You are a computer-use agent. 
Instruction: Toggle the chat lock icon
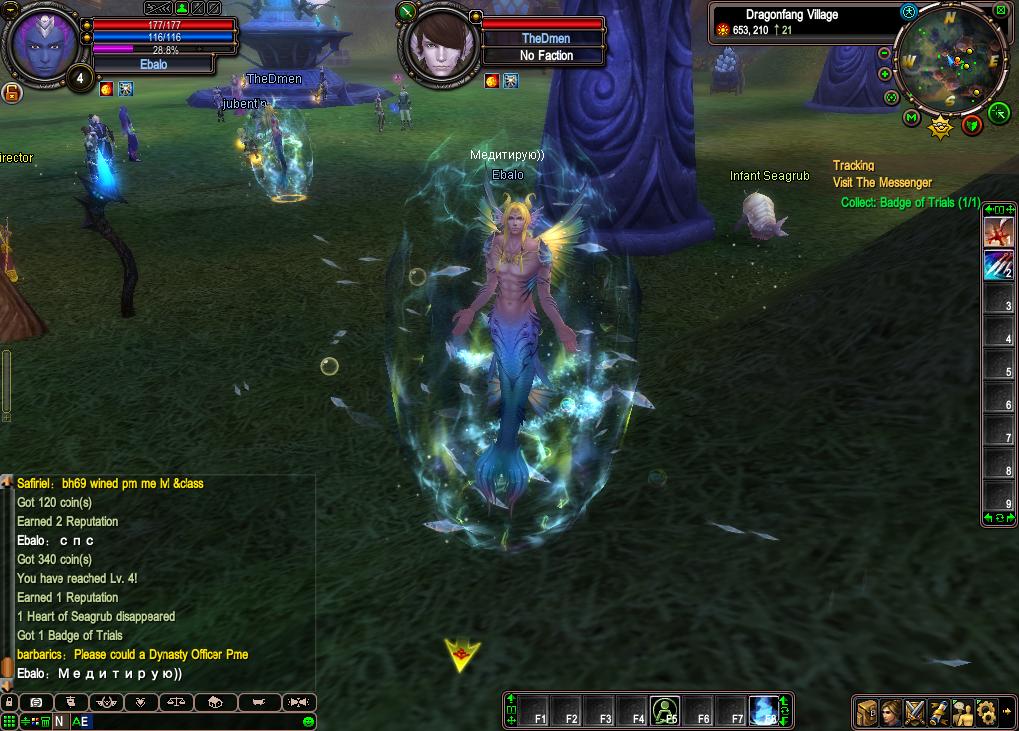pos(9,702)
